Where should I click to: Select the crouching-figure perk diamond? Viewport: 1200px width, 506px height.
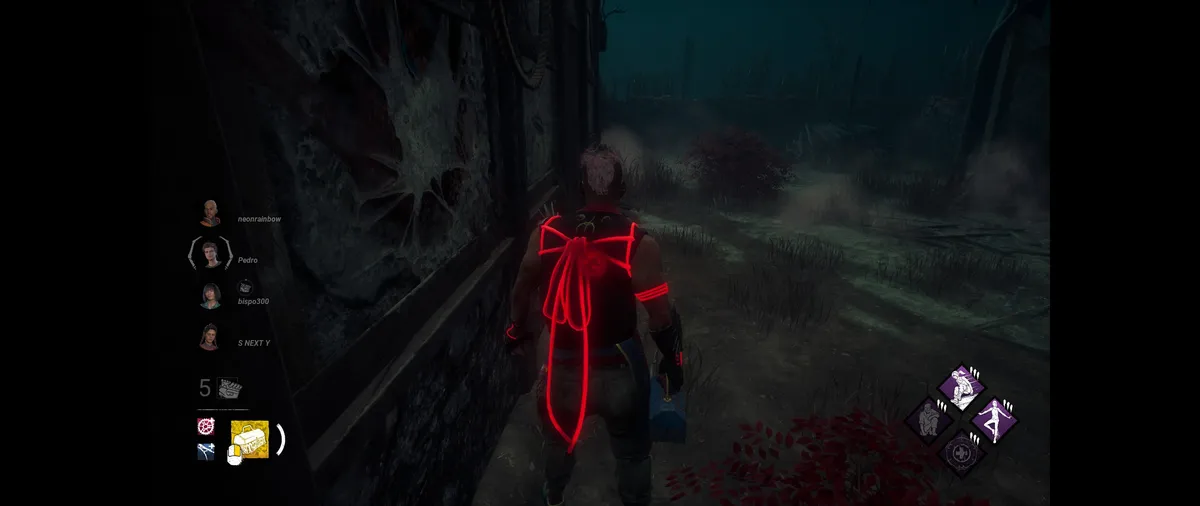[928, 418]
